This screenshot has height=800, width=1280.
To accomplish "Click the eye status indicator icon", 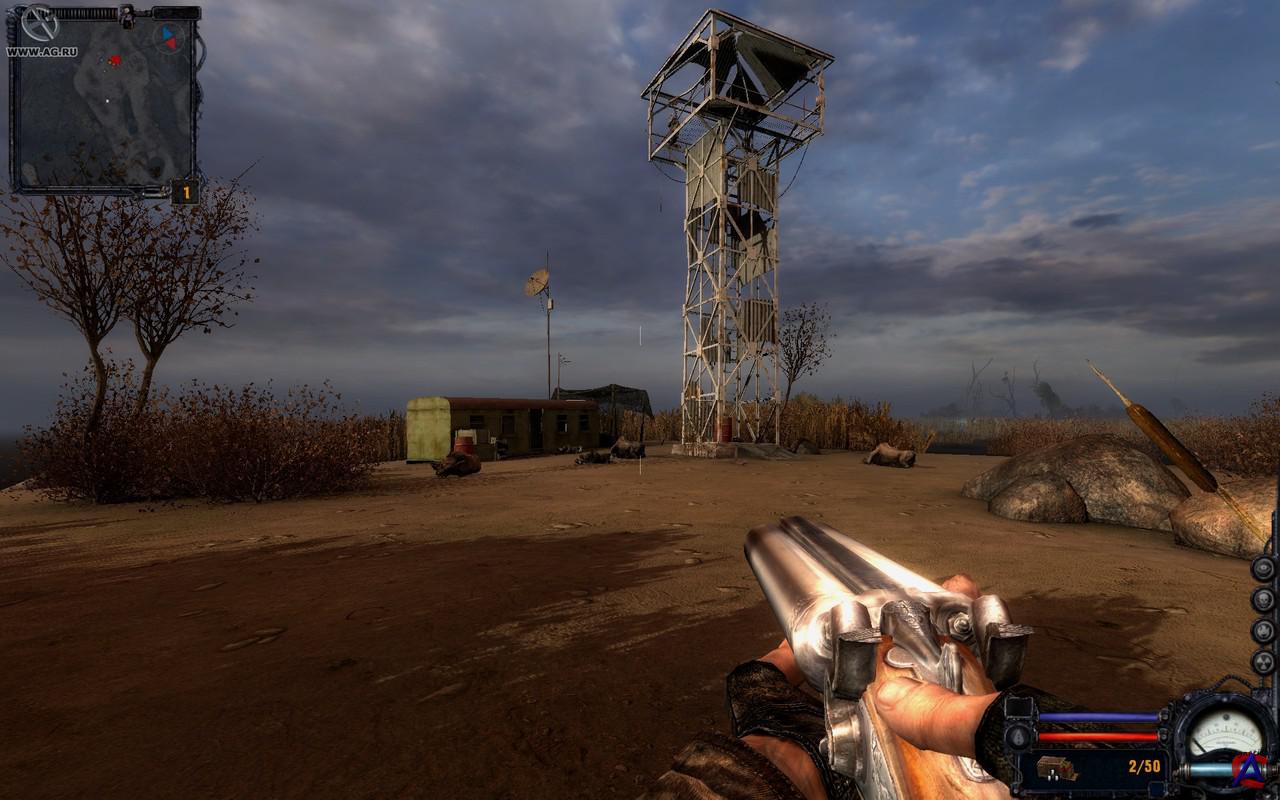I will (1263, 567).
